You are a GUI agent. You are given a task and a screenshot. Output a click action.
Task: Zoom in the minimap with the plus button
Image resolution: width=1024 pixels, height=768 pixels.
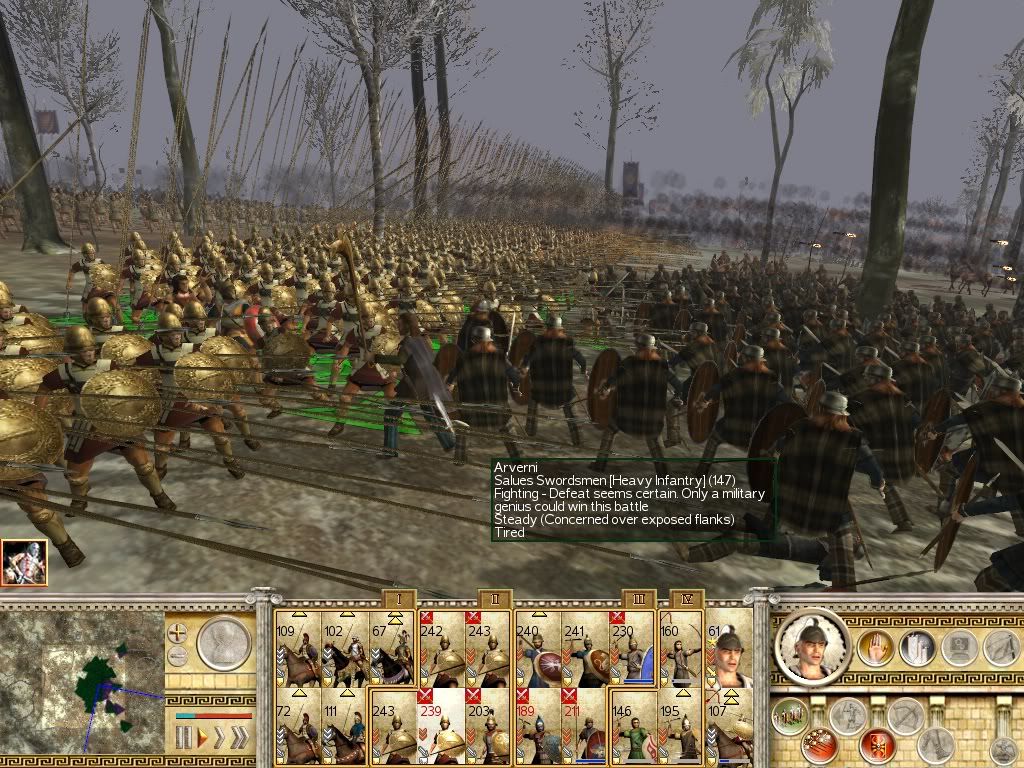click(x=178, y=633)
